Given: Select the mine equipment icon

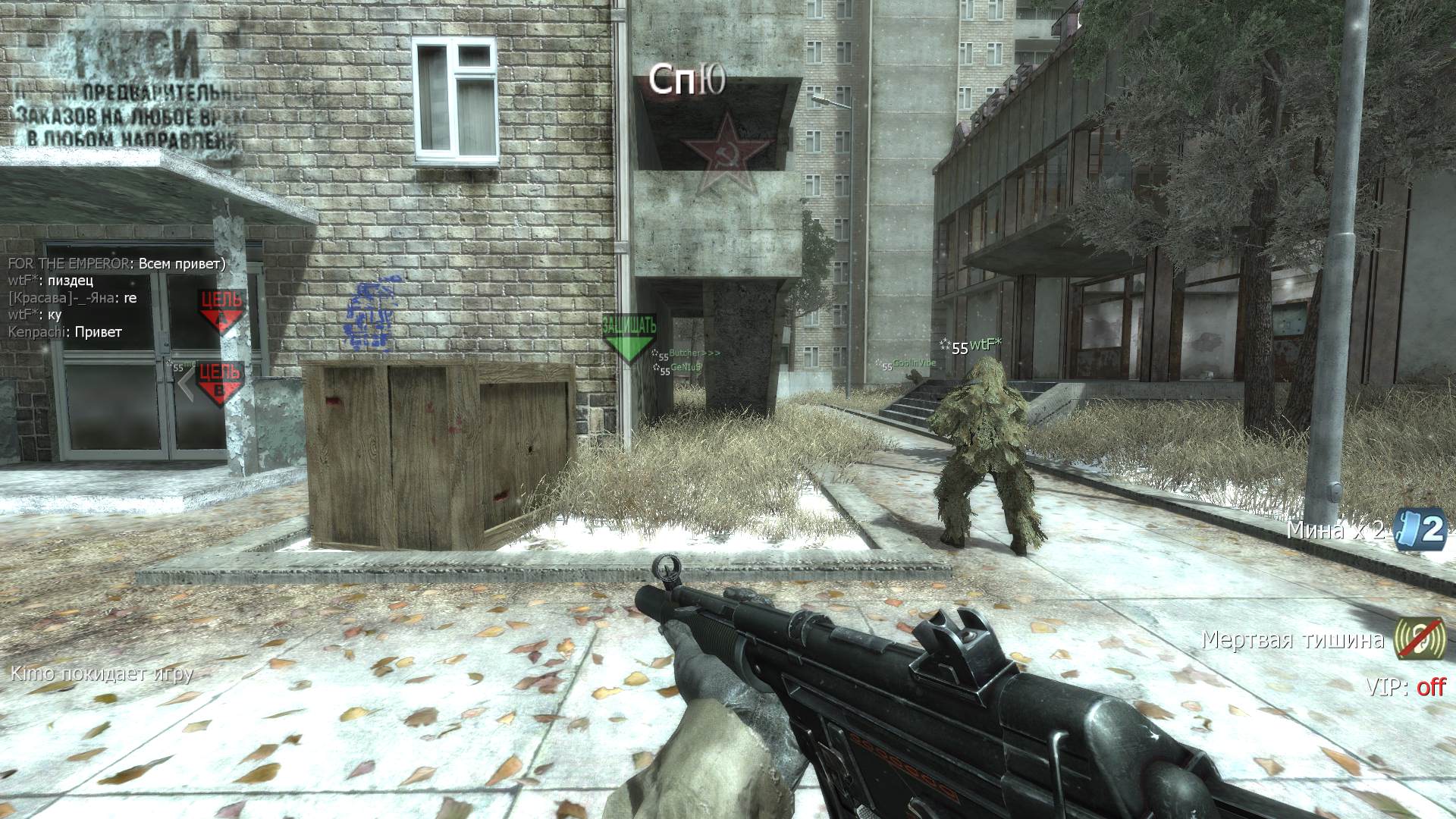Looking at the screenshot, I should click(x=1421, y=530).
